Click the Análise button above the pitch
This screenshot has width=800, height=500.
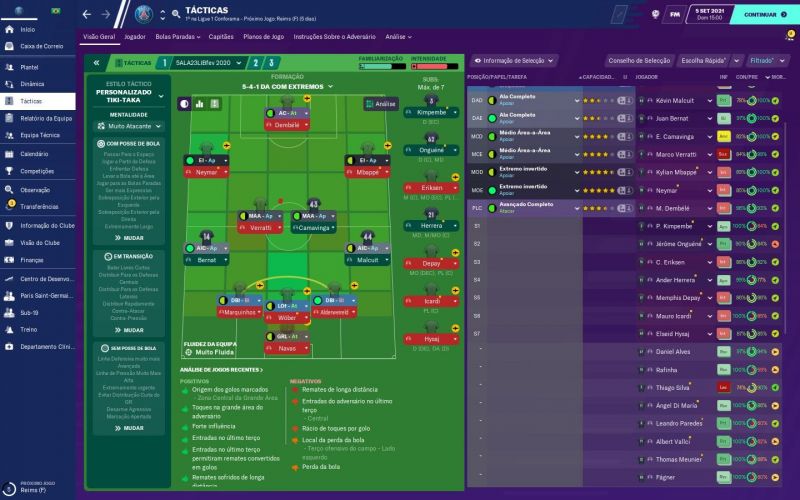380,103
